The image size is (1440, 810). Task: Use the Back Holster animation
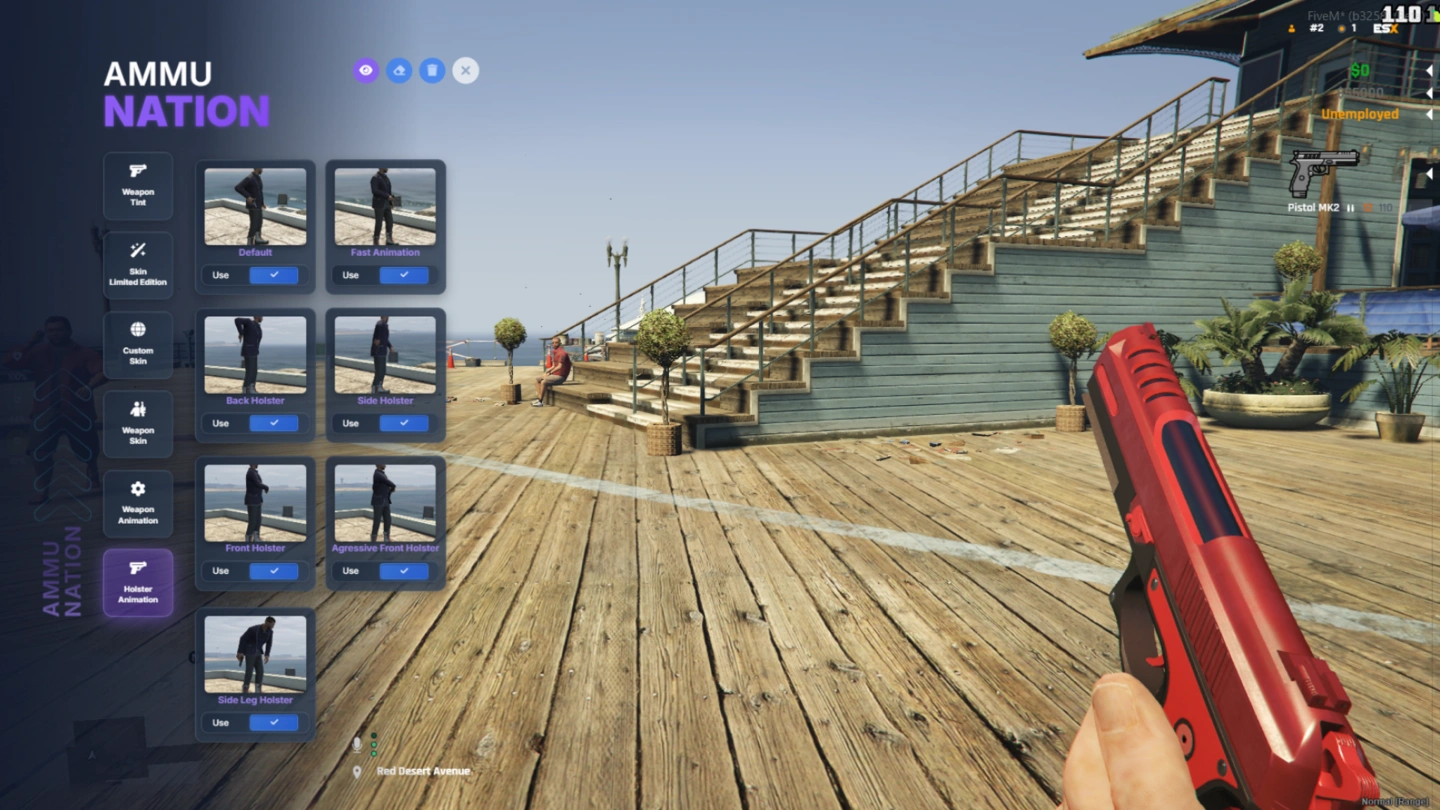(273, 423)
